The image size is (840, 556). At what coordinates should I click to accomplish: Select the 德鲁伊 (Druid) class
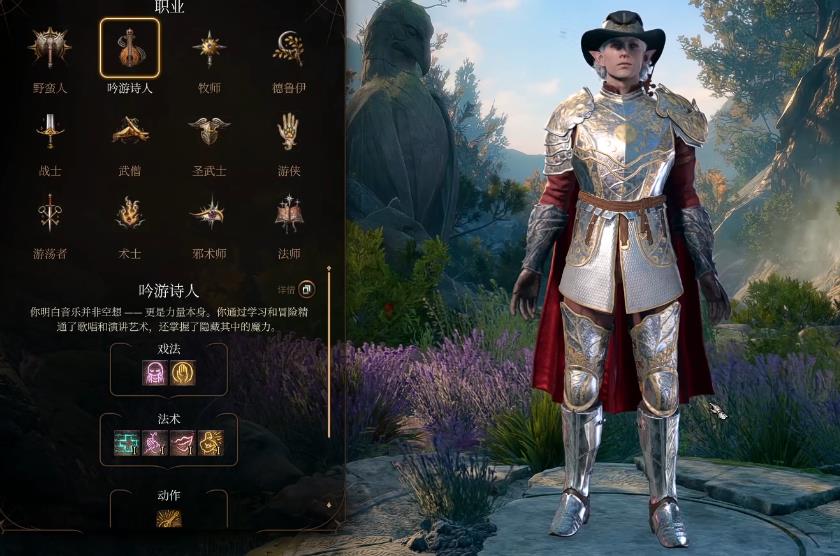tap(289, 48)
